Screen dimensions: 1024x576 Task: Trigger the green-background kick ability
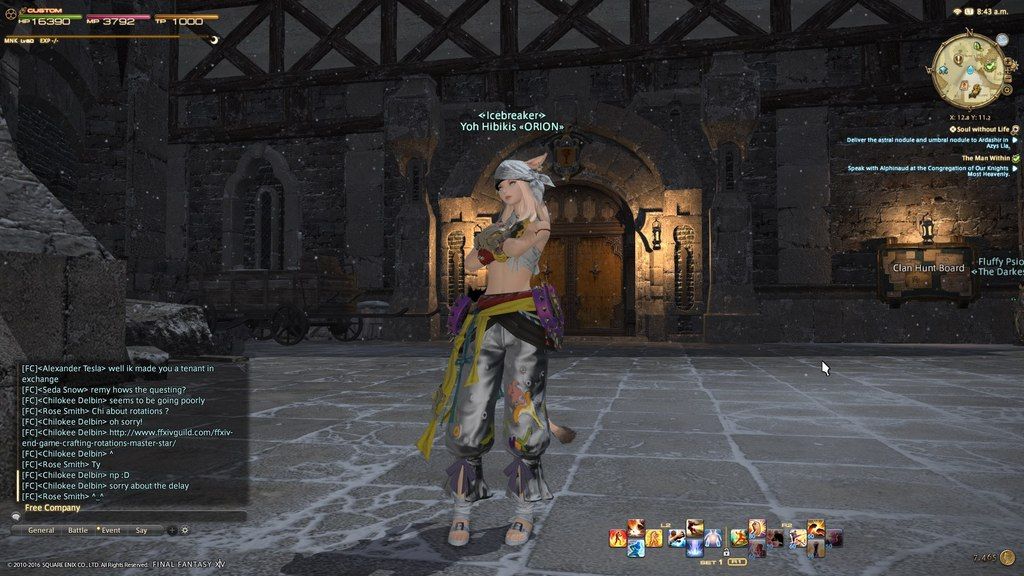(739, 538)
